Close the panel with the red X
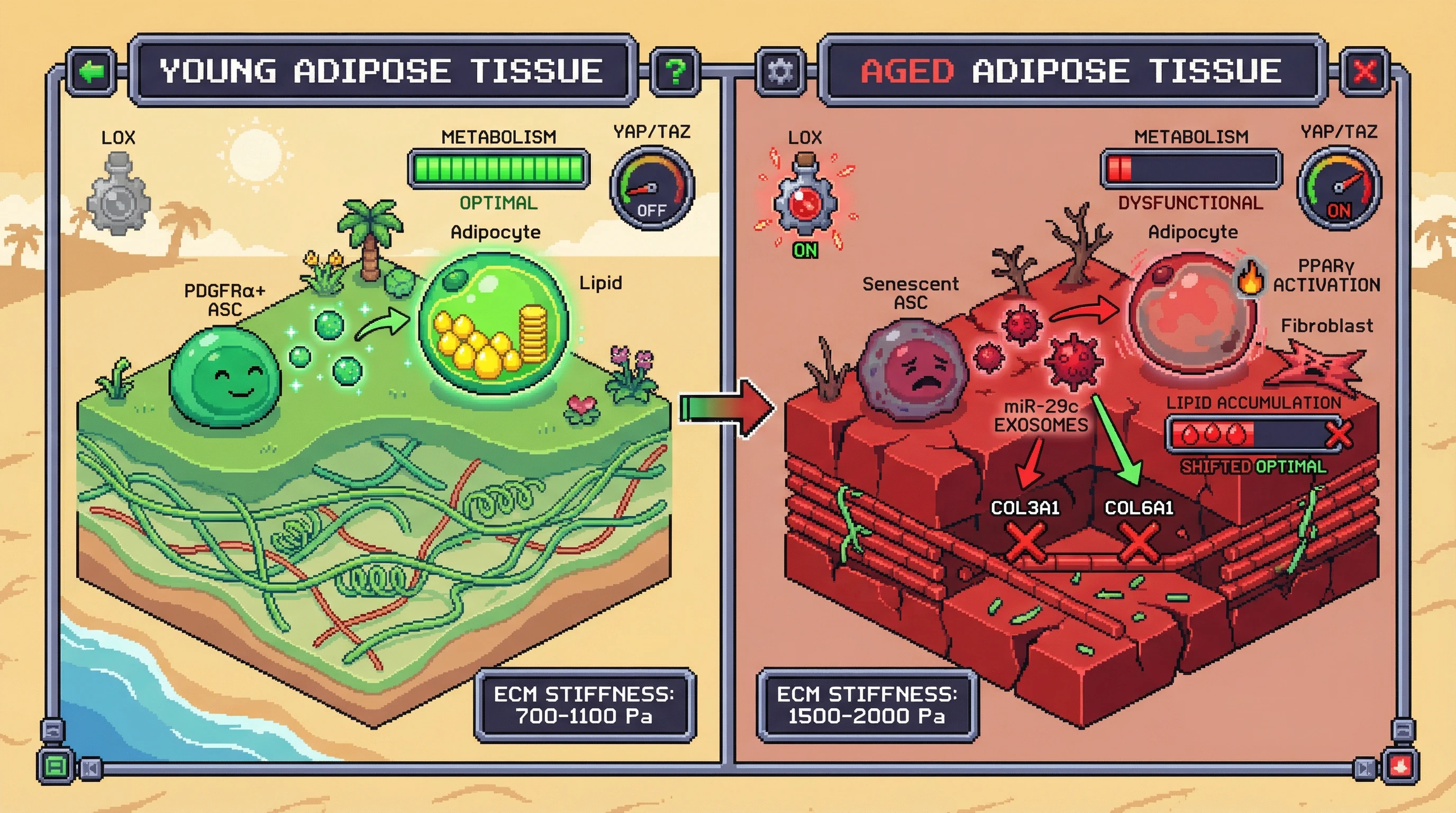1456x813 pixels. [x=1366, y=72]
